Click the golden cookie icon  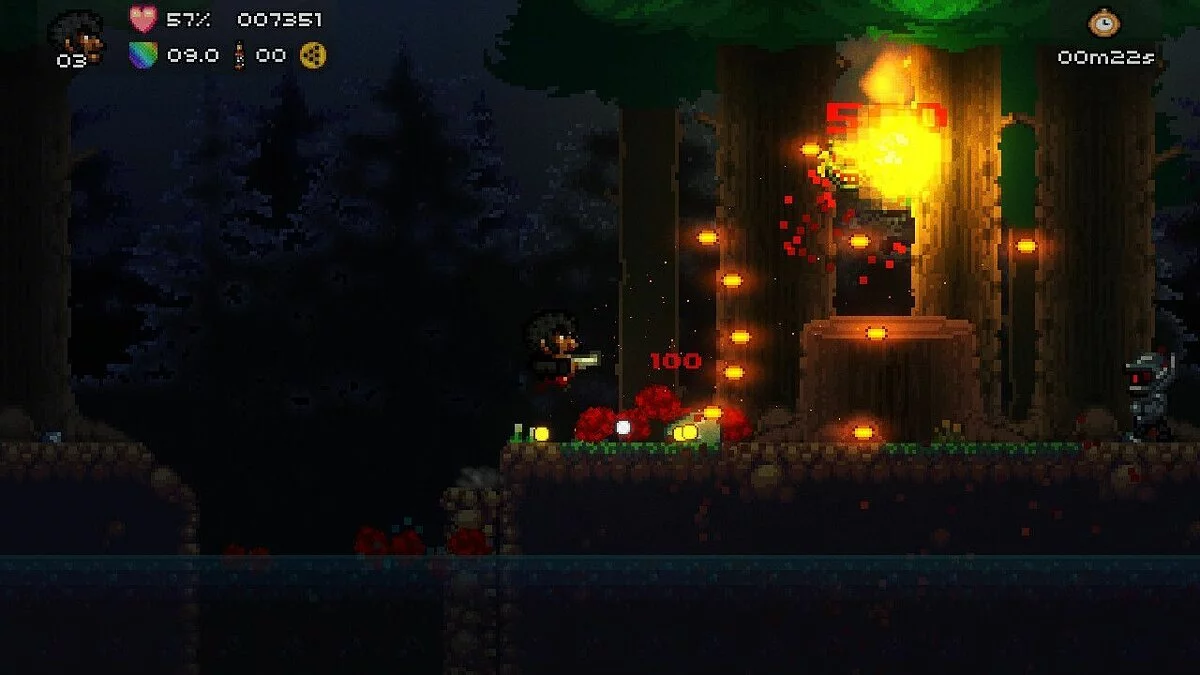coord(313,55)
